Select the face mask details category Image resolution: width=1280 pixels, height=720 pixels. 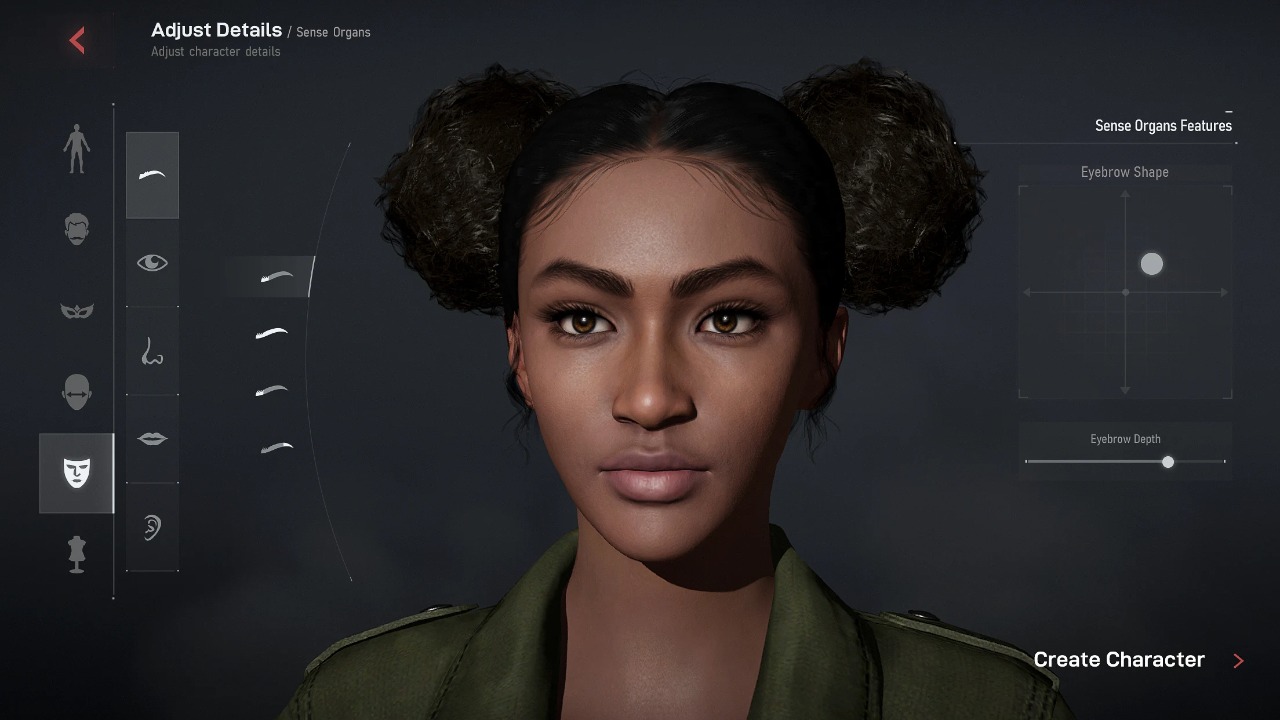(77, 472)
